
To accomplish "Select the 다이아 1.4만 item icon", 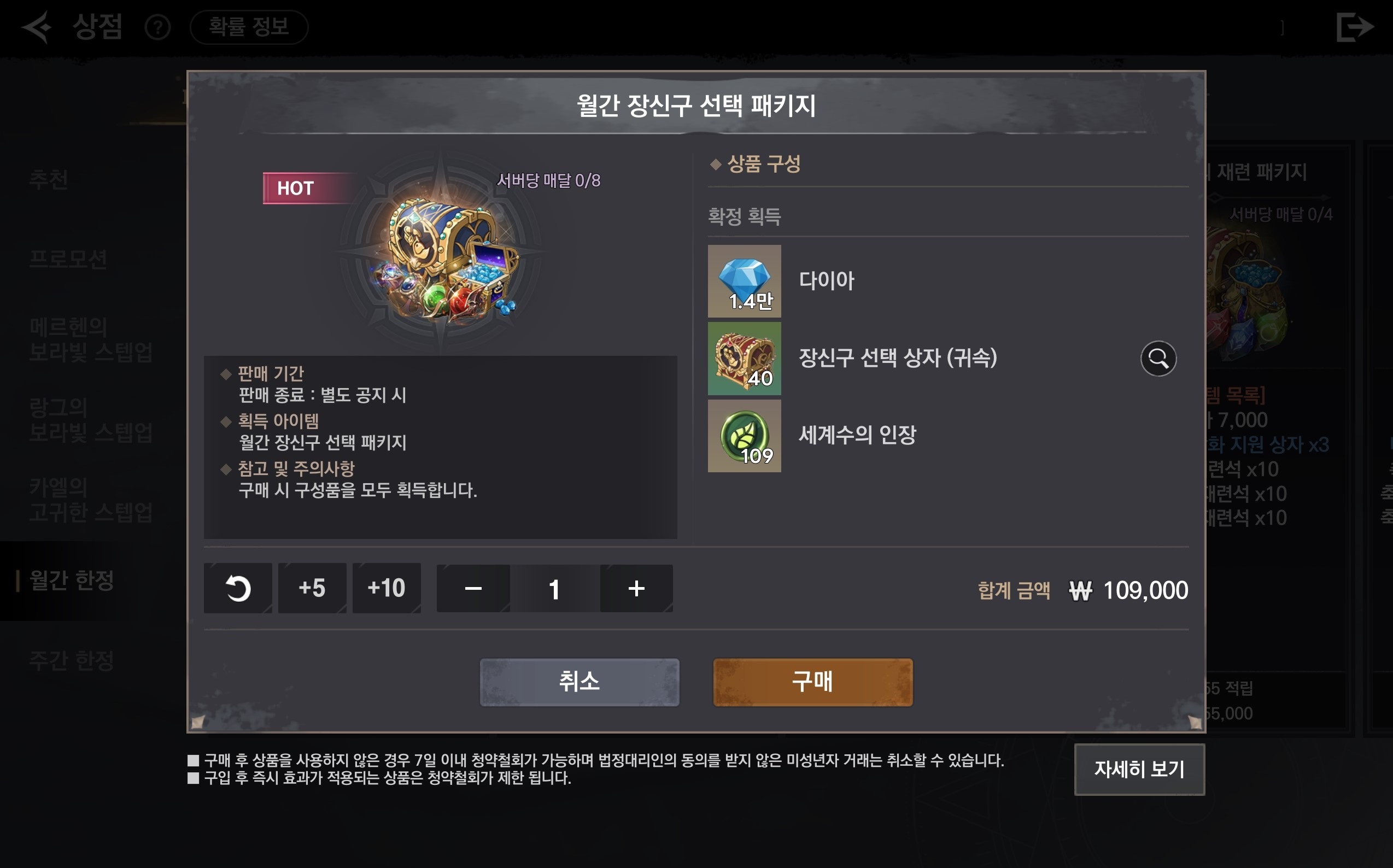I will pos(744,281).
